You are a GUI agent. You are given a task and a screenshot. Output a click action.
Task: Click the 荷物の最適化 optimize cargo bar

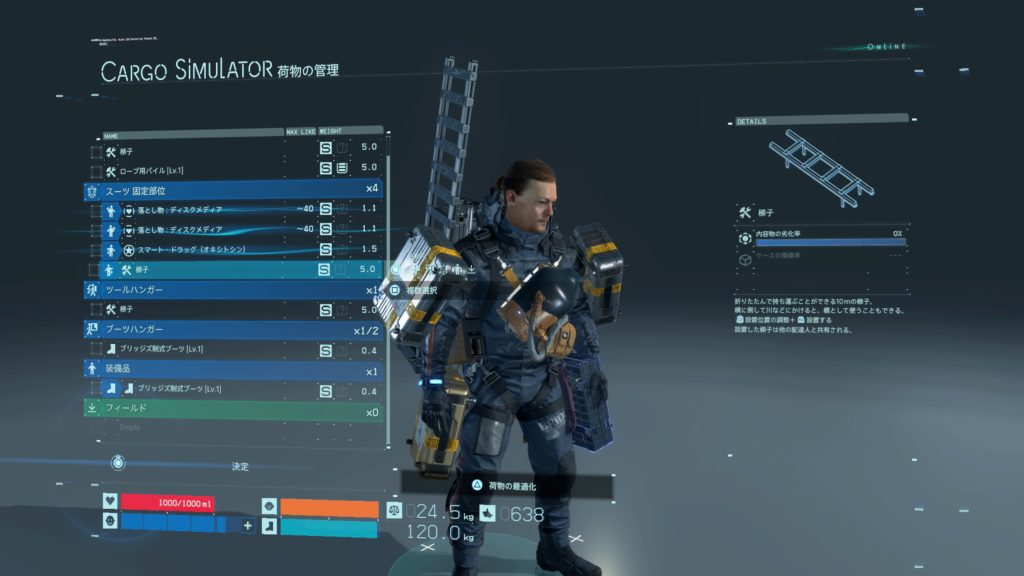pyautogui.click(x=508, y=485)
